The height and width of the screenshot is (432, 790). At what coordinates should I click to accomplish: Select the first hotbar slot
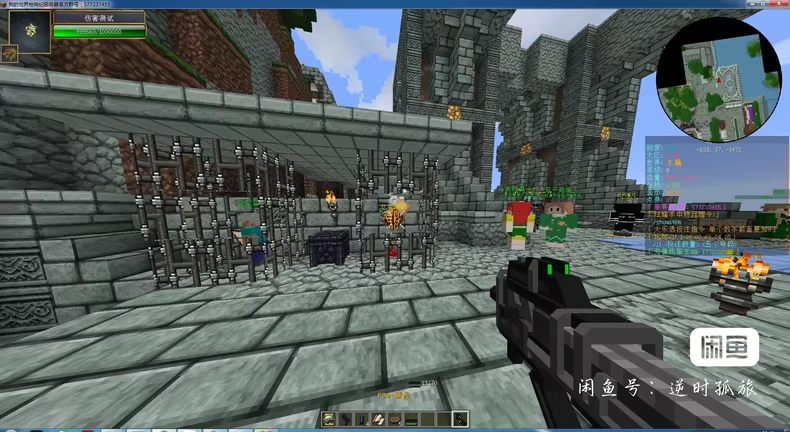(x=330, y=419)
